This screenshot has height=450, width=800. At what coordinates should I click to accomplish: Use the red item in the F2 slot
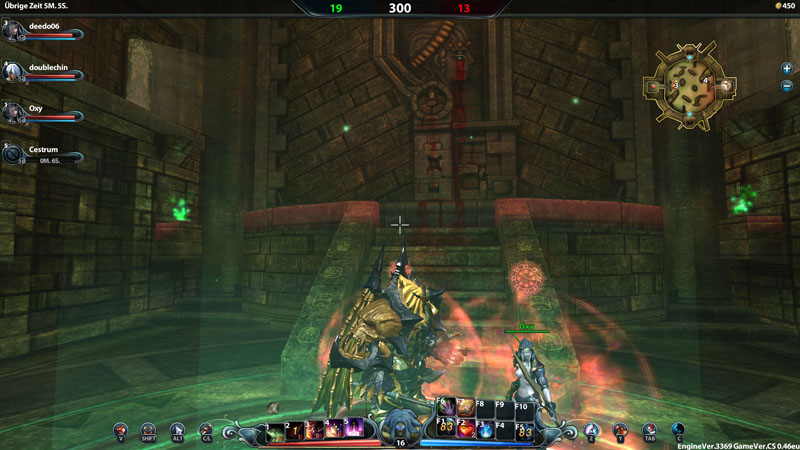(x=466, y=431)
